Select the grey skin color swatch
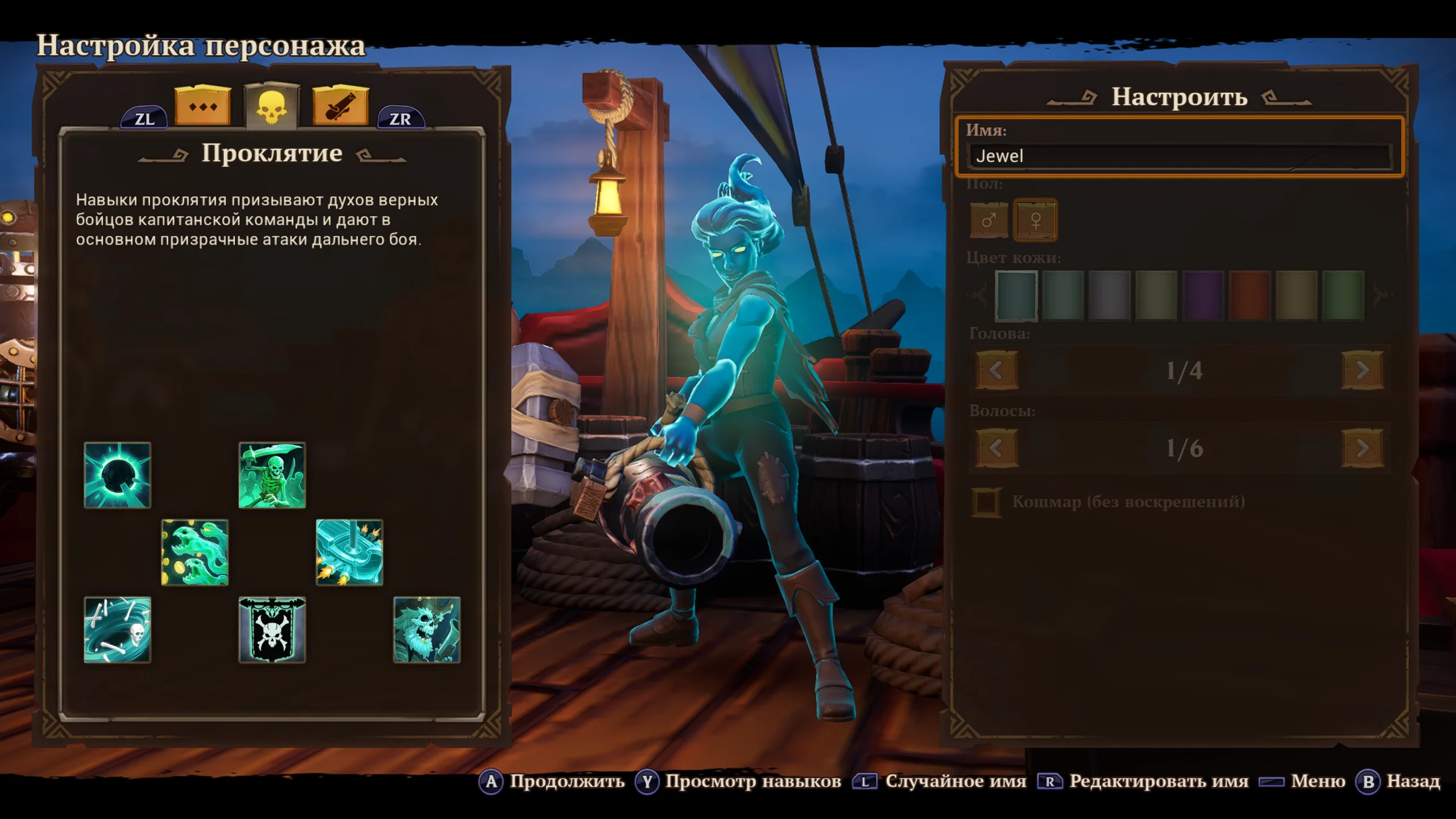Image resolution: width=1456 pixels, height=819 pixels. click(x=1110, y=295)
